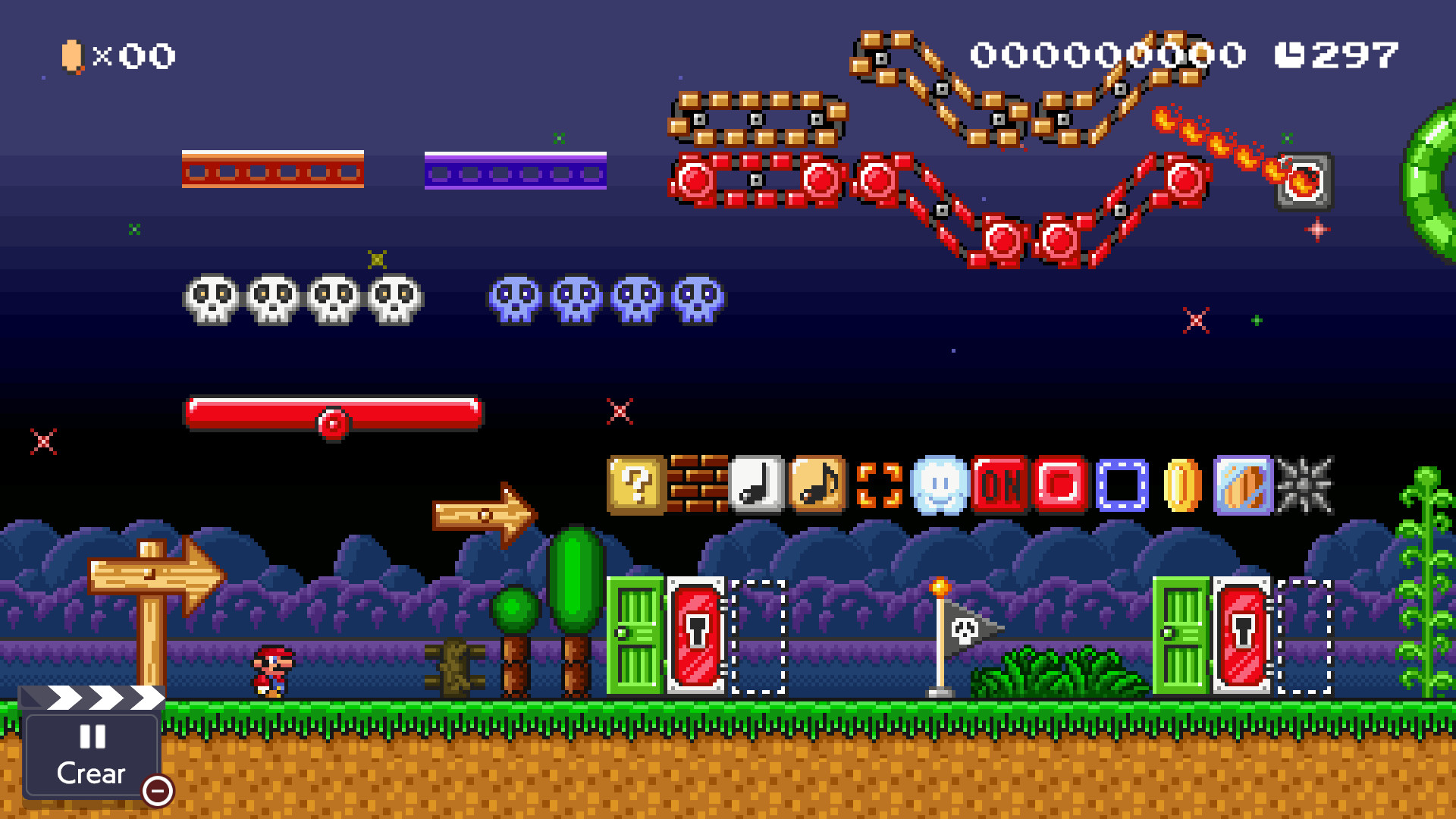Click the red seesaw platform
Image resolution: width=1456 pixels, height=819 pixels.
click(x=332, y=413)
